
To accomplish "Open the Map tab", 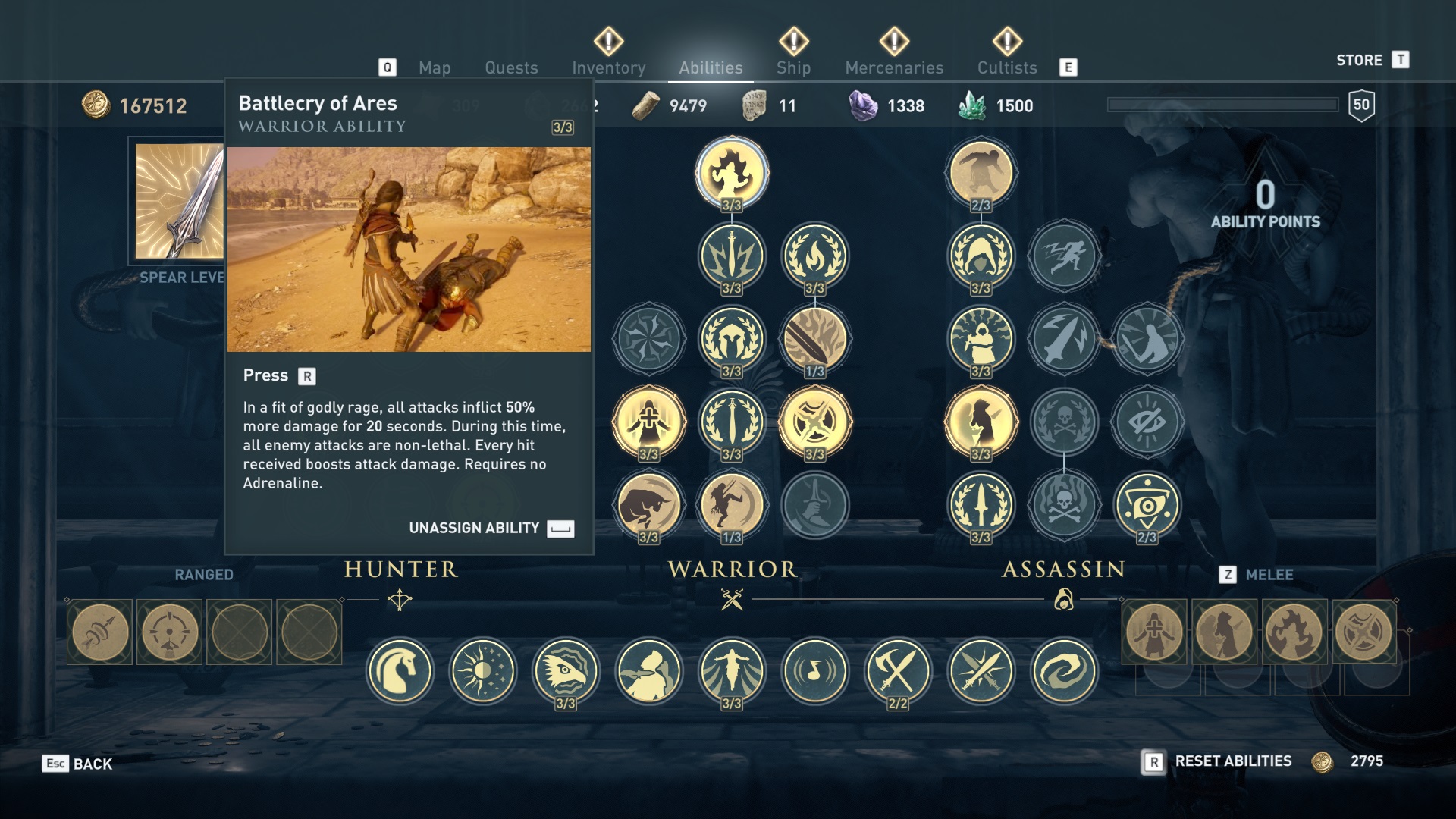I will 435,67.
